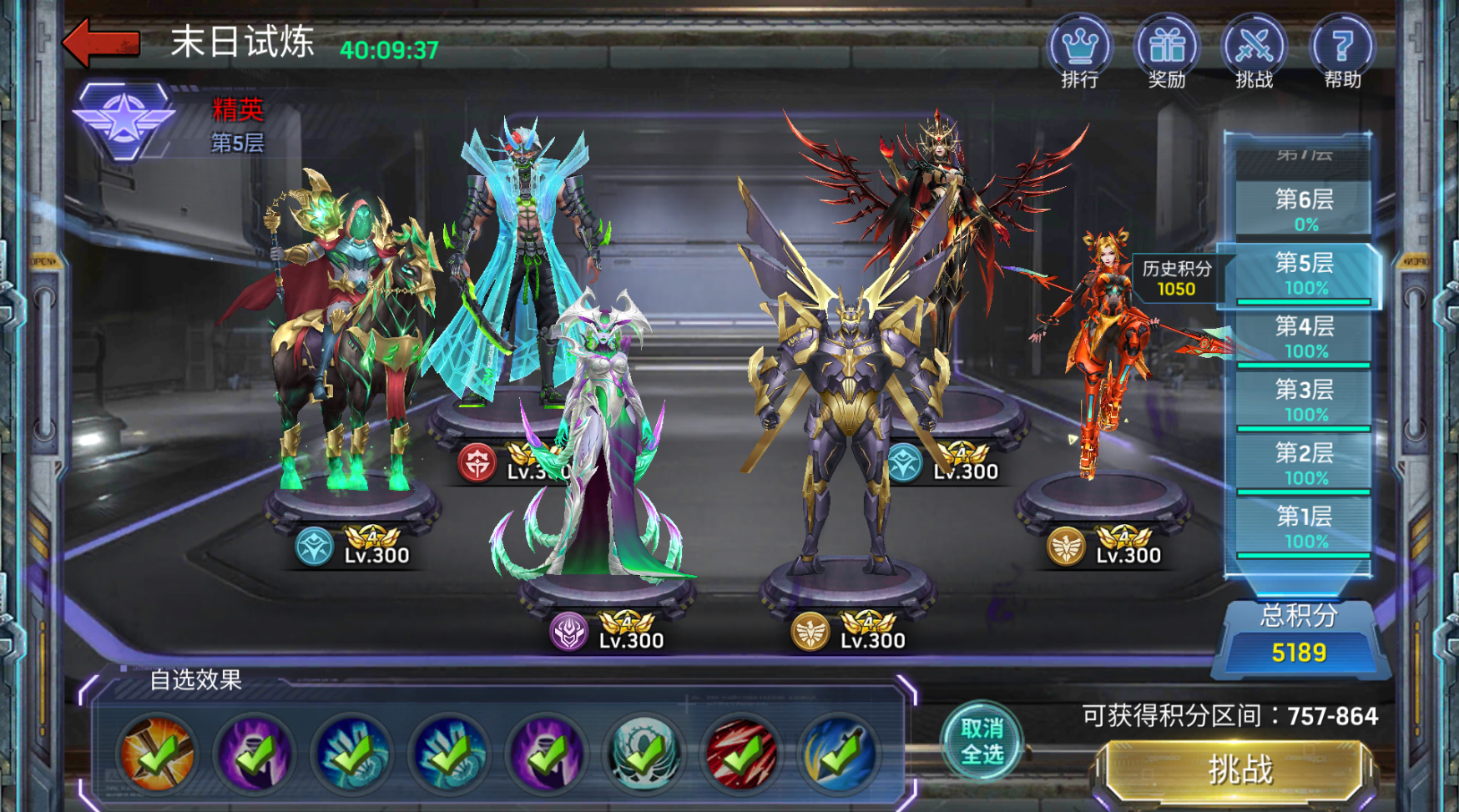This screenshot has height=812, width=1459.
Task: Toggle the grey winged emblem effect icon
Action: tap(644, 754)
